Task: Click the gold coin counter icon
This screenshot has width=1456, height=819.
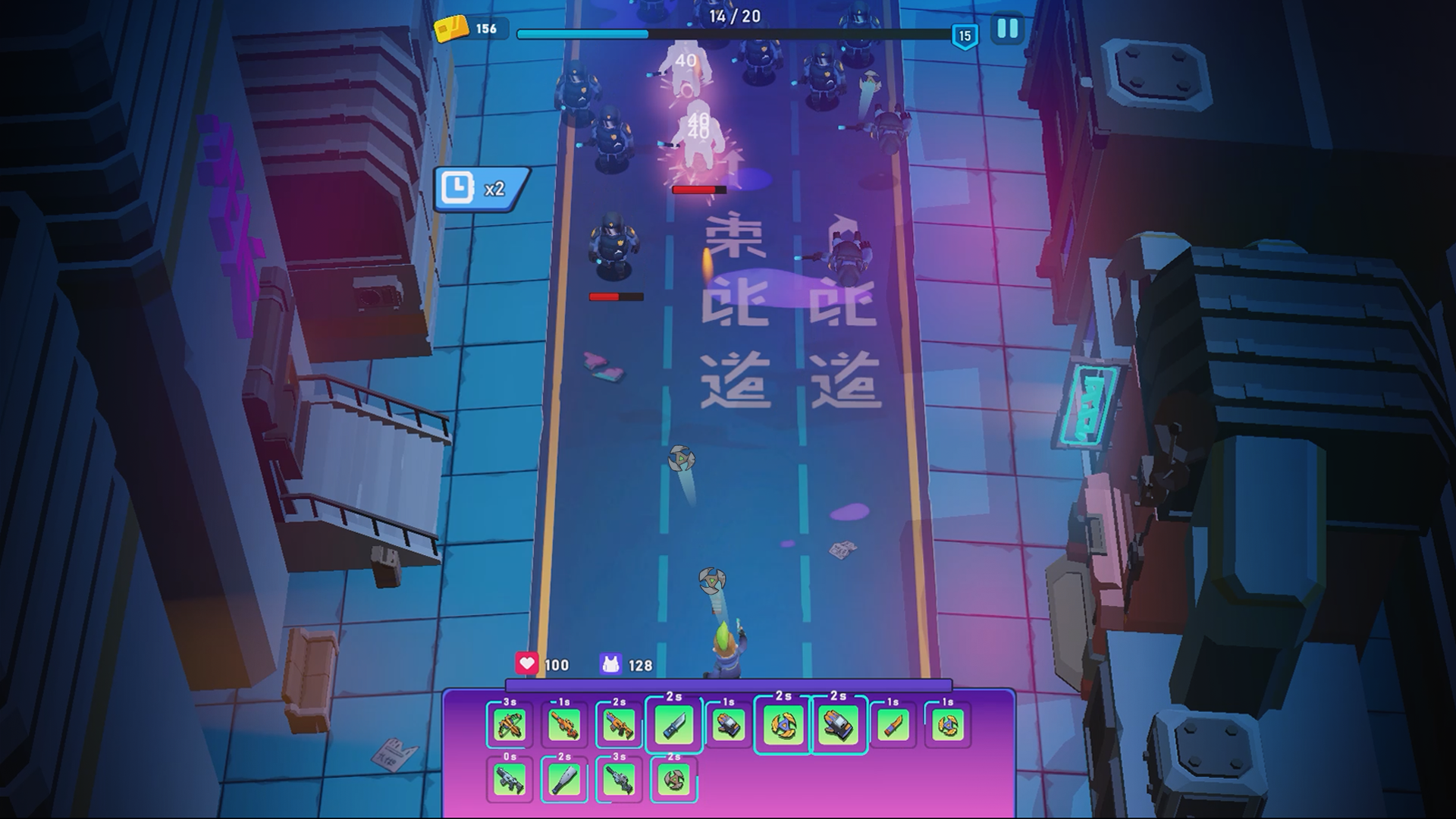Action: point(453,29)
